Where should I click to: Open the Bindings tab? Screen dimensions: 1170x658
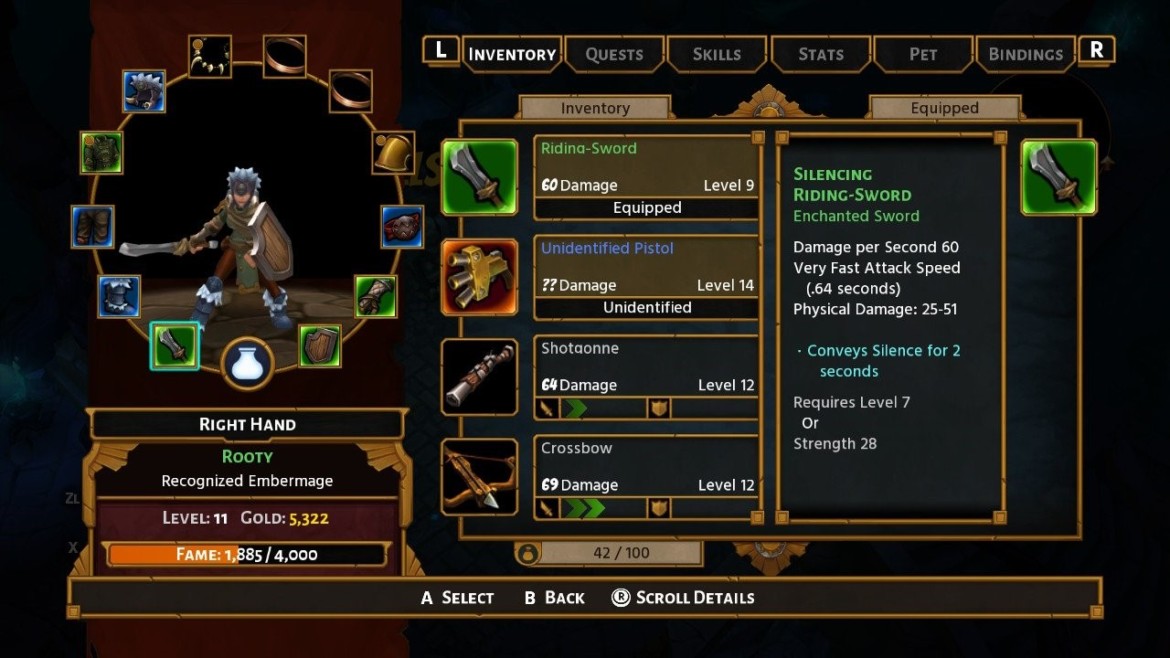[1025, 54]
